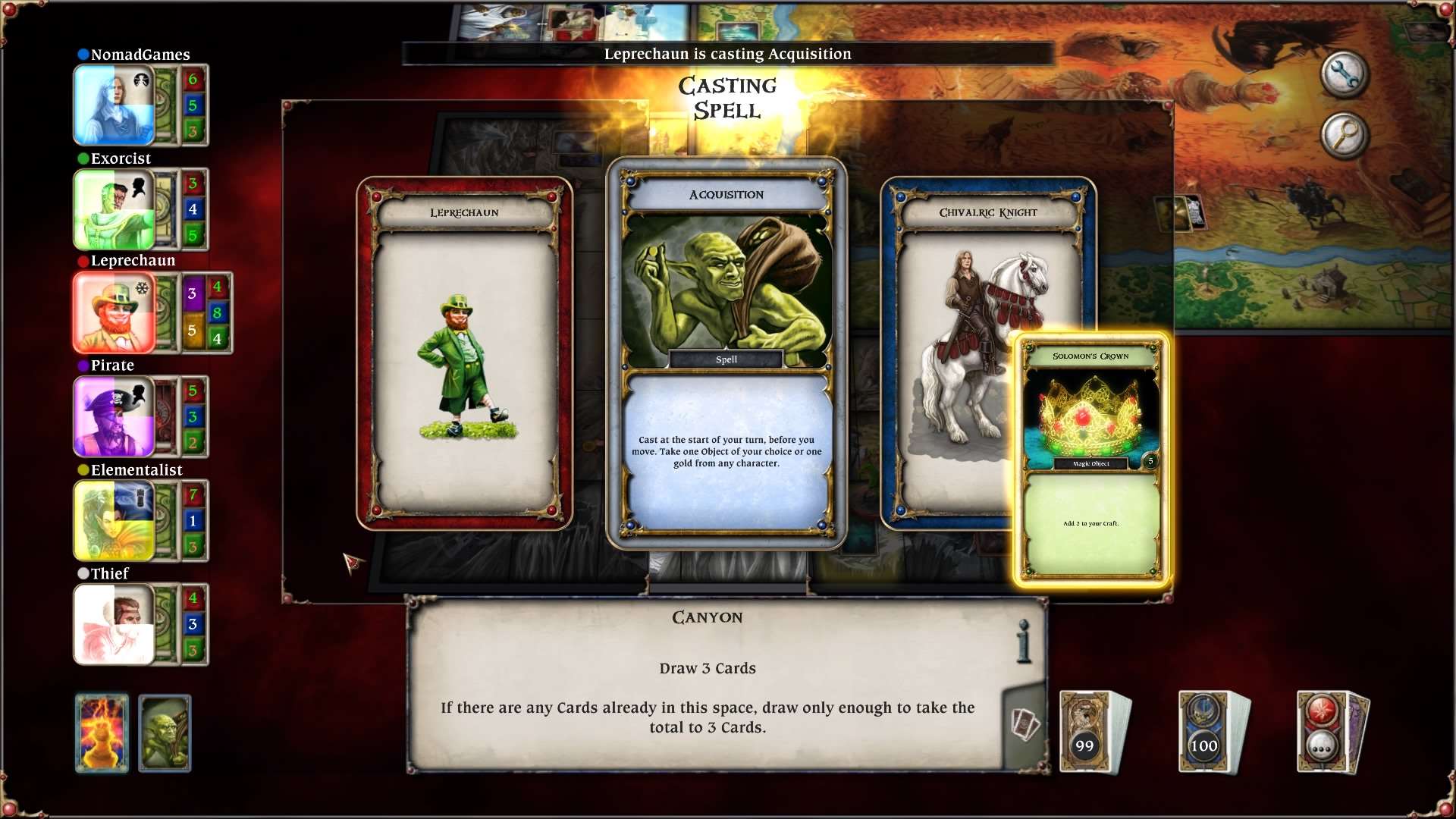Open the Leprechaun character card
The height and width of the screenshot is (819, 1456).
coord(465,349)
